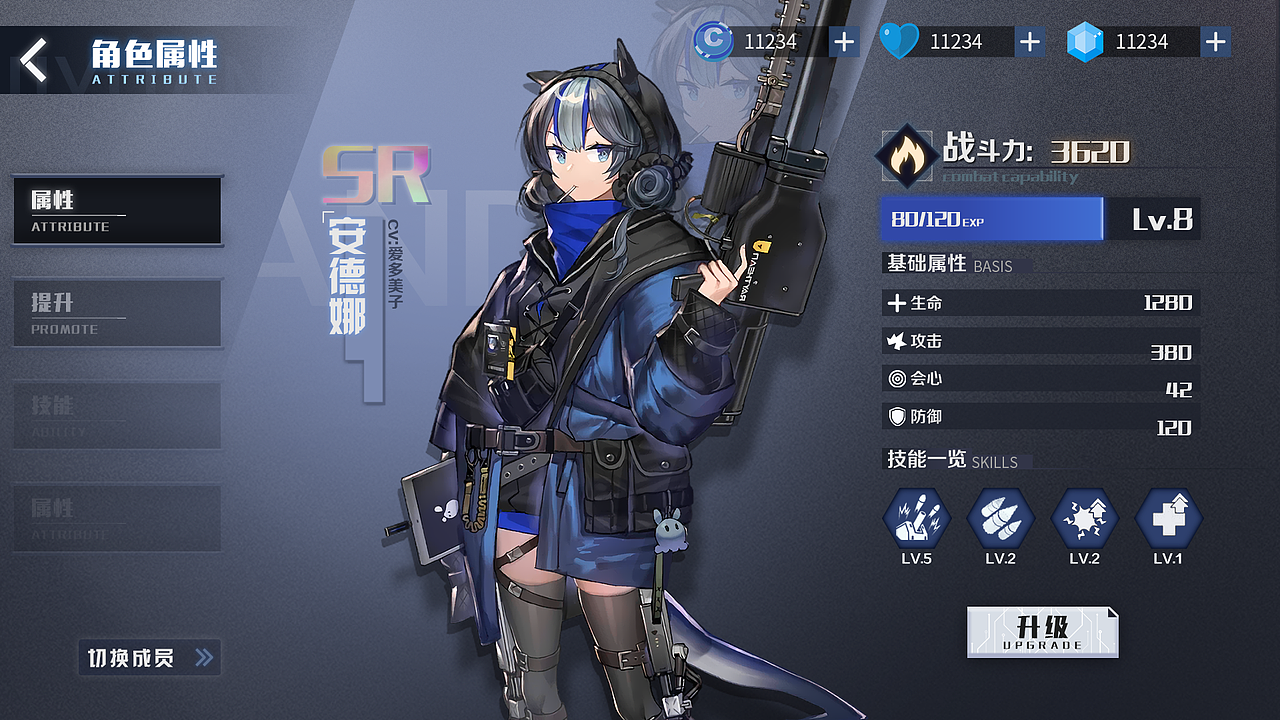Add more coins with the plus button

click(x=844, y=42)
